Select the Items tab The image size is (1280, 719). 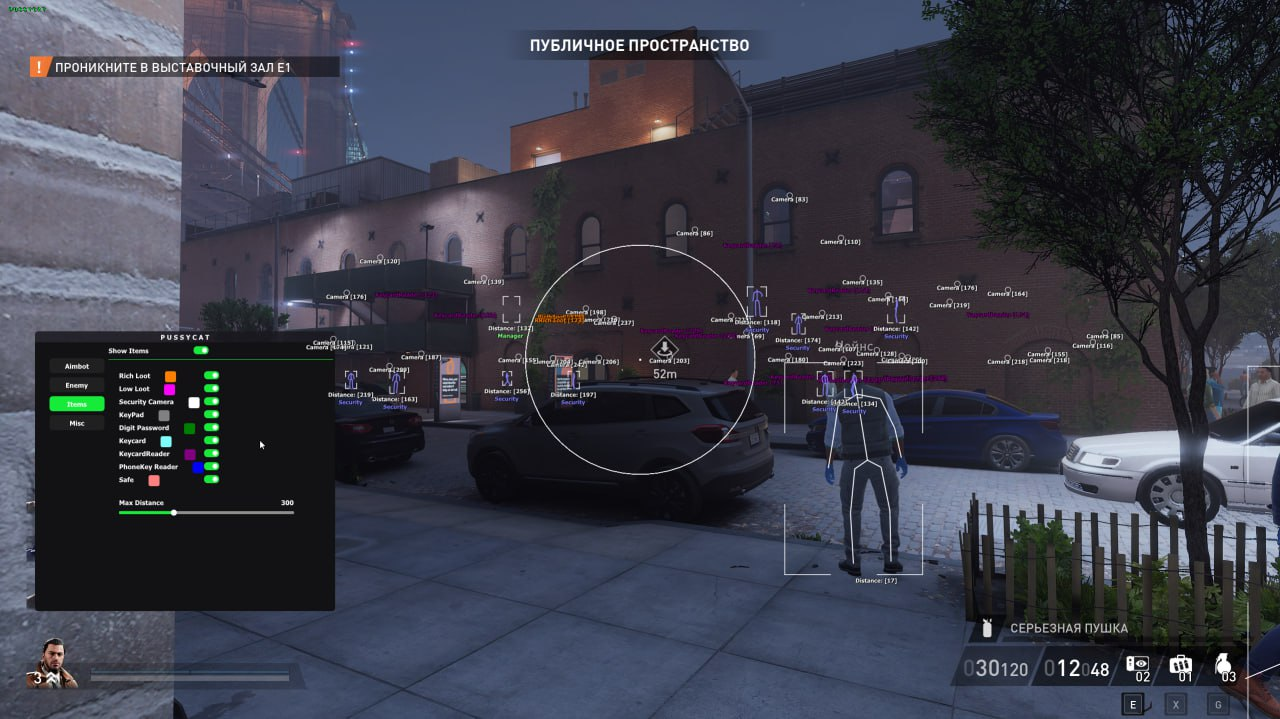coord(77,404)
